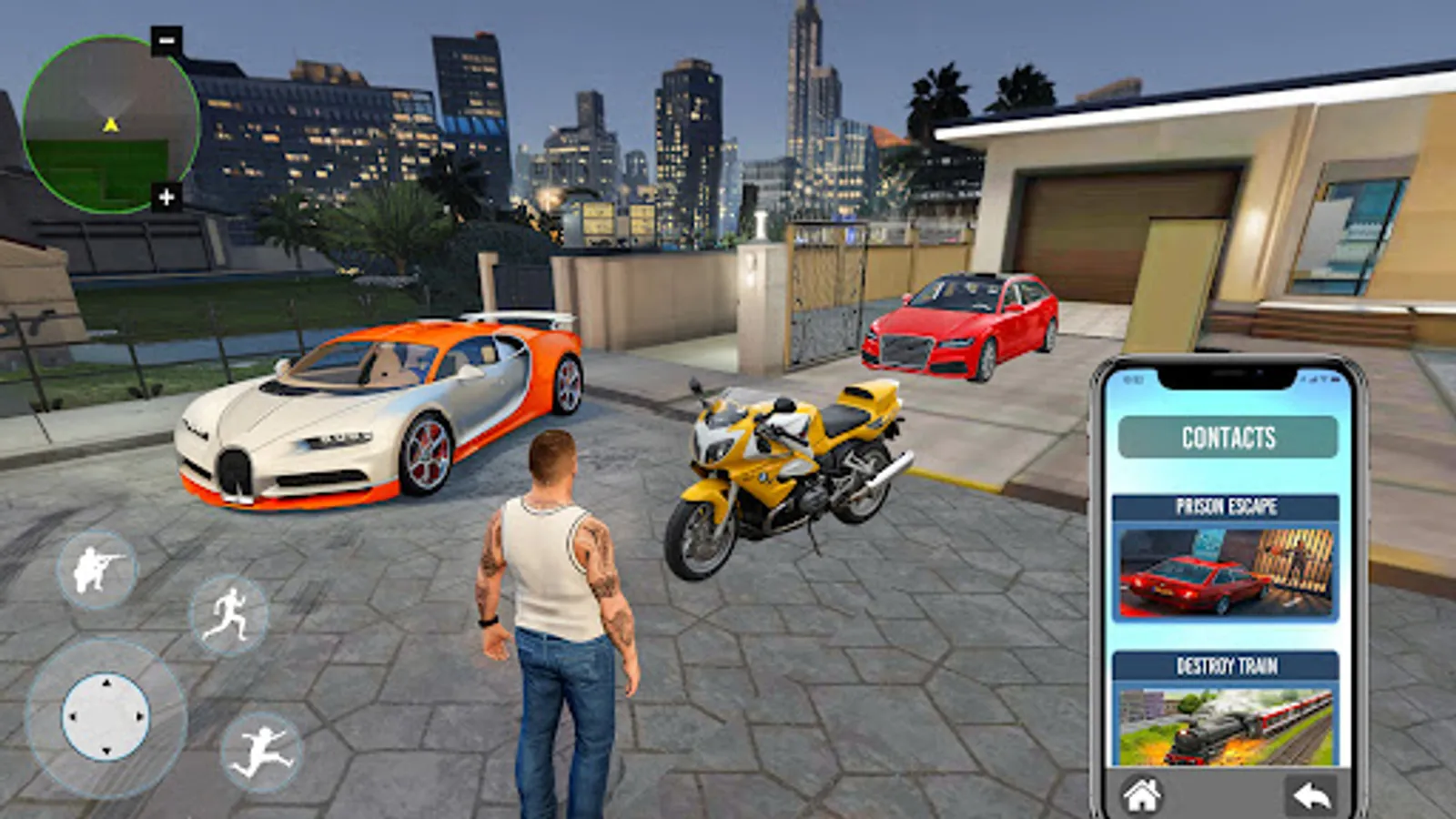Select the shooting weapon icon
Image resolution: width=1456 pixels, height=819 pixels.
coord(97,573)
